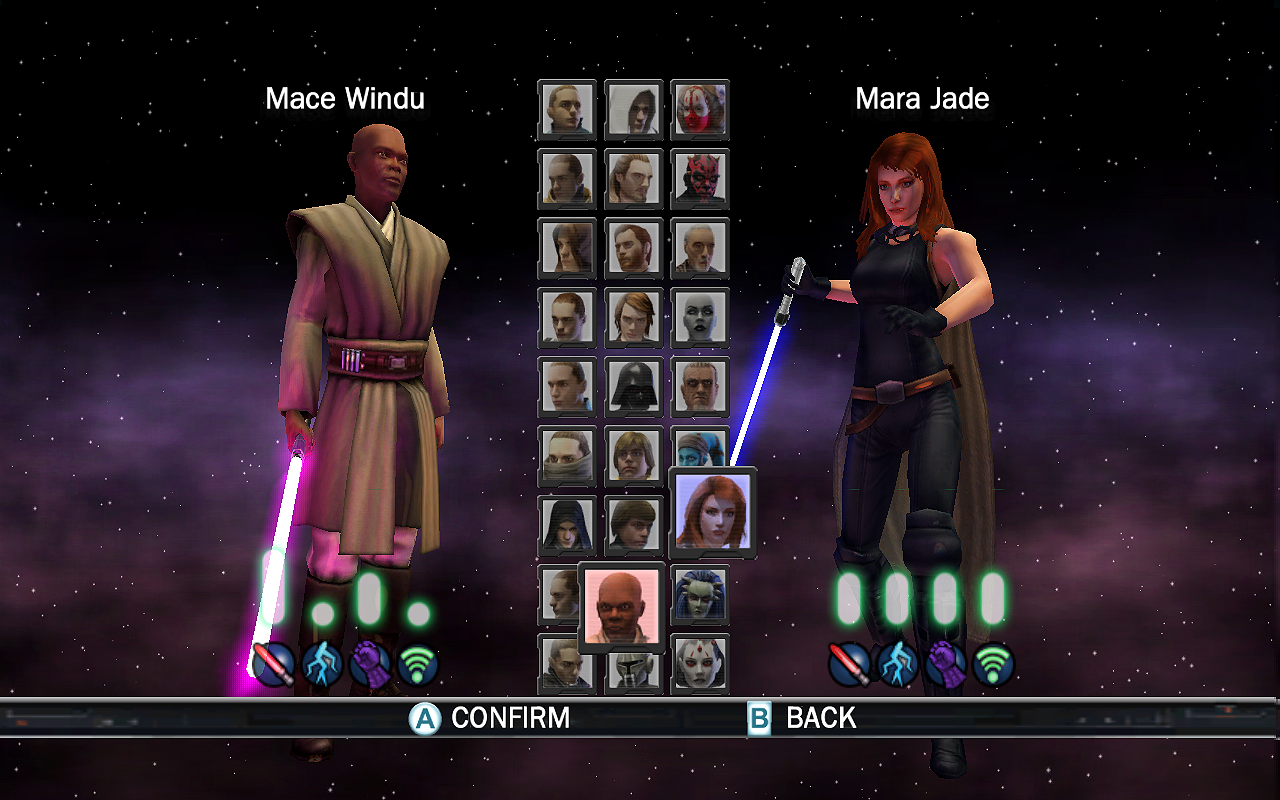Select the bearded Obi-Wan Kenobi portrait
Viewport: 1280px width, 800px height.
click(633, 247)
